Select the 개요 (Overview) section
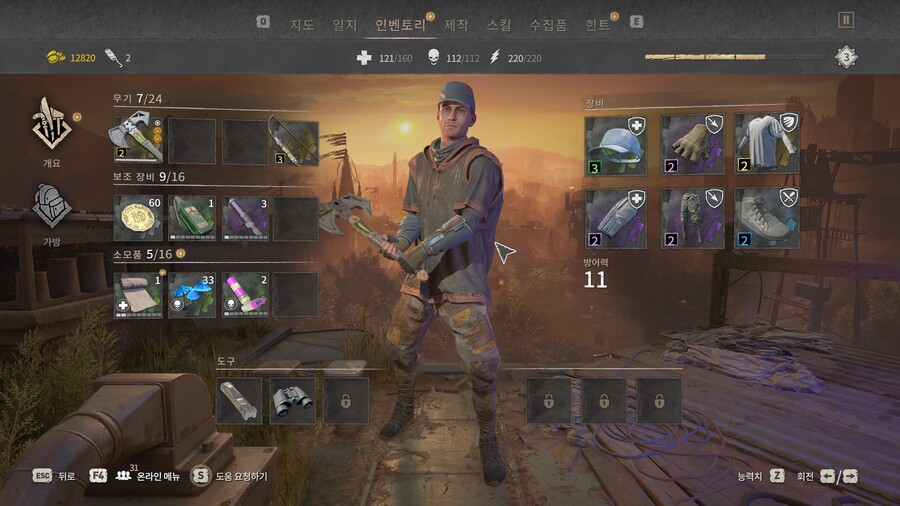900x506 pixels. coord(51,128)
